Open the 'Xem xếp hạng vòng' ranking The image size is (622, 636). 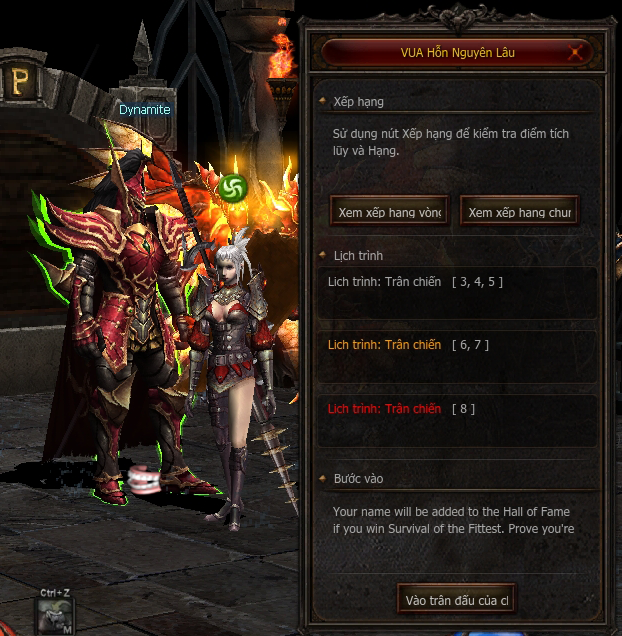pos(388,212)
